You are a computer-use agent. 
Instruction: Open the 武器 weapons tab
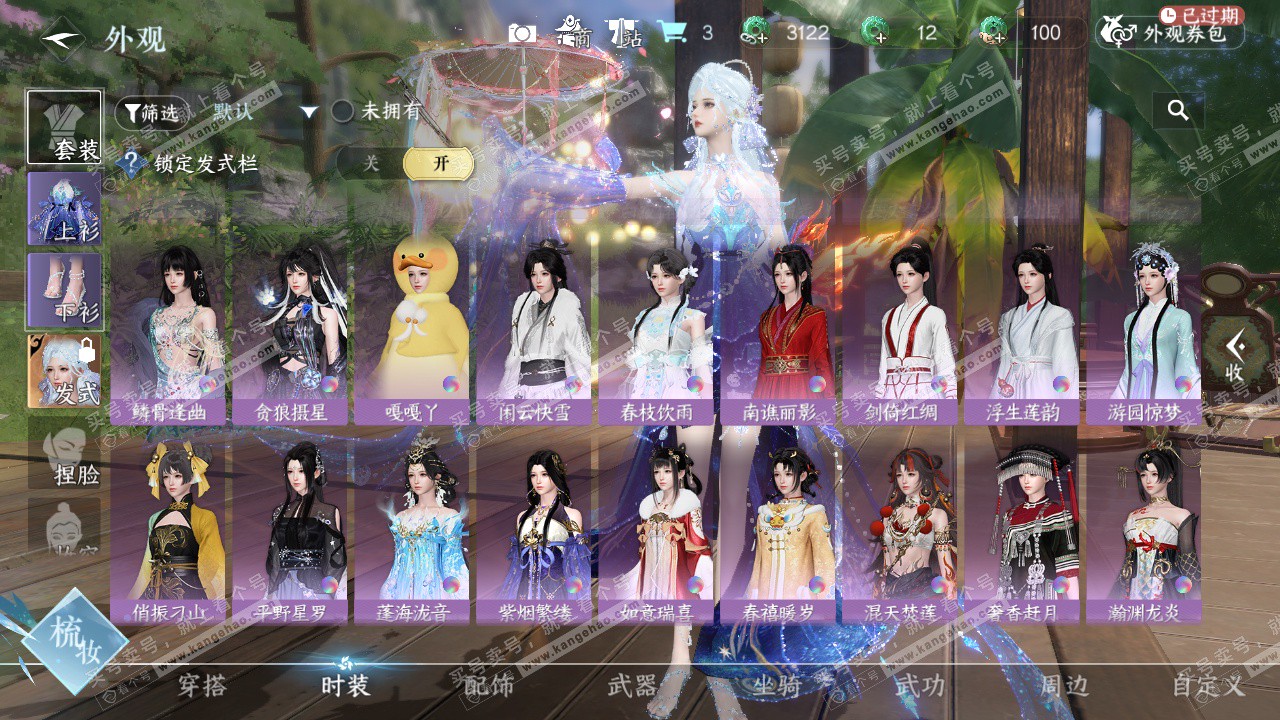point(632,686)
